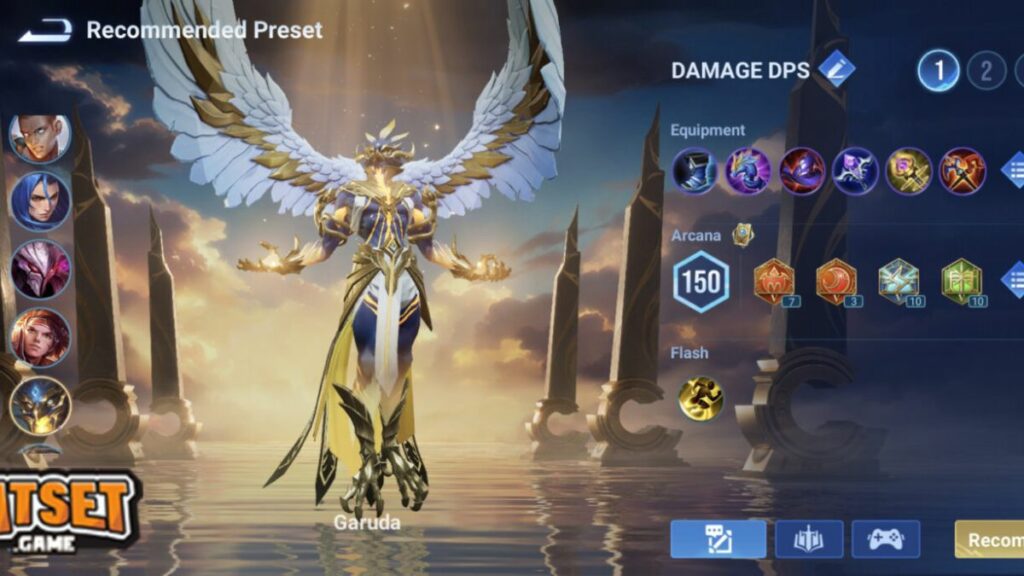
Task: Select the blue boots equipment item
Action: point(694,170)
